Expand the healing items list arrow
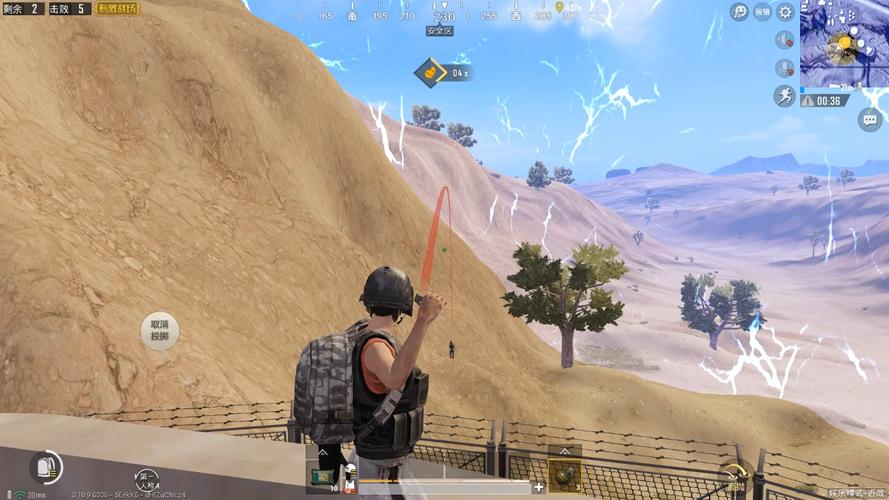This screenshot has height=500, width=889. point(324,453)
